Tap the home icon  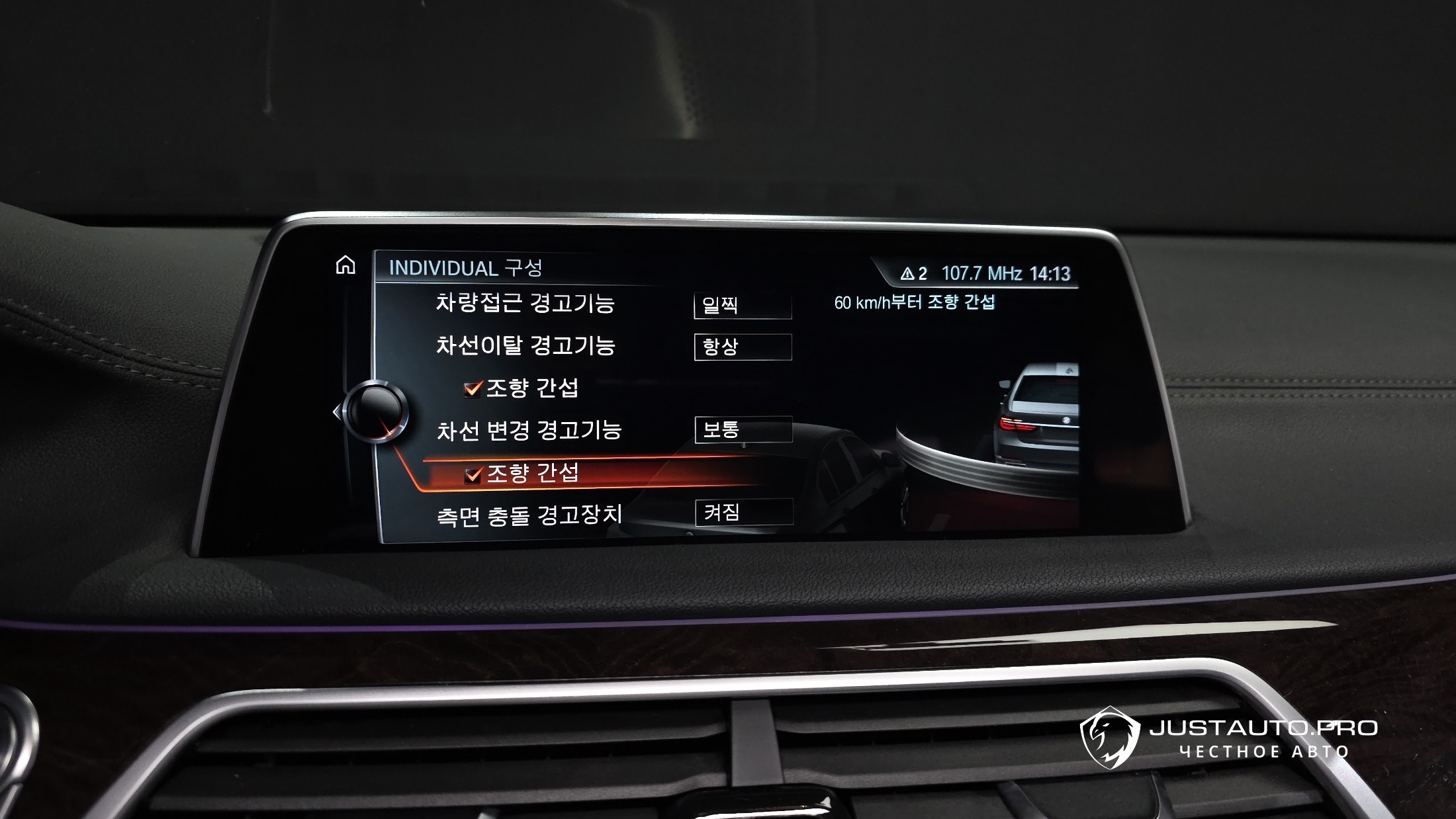(345, 265)
